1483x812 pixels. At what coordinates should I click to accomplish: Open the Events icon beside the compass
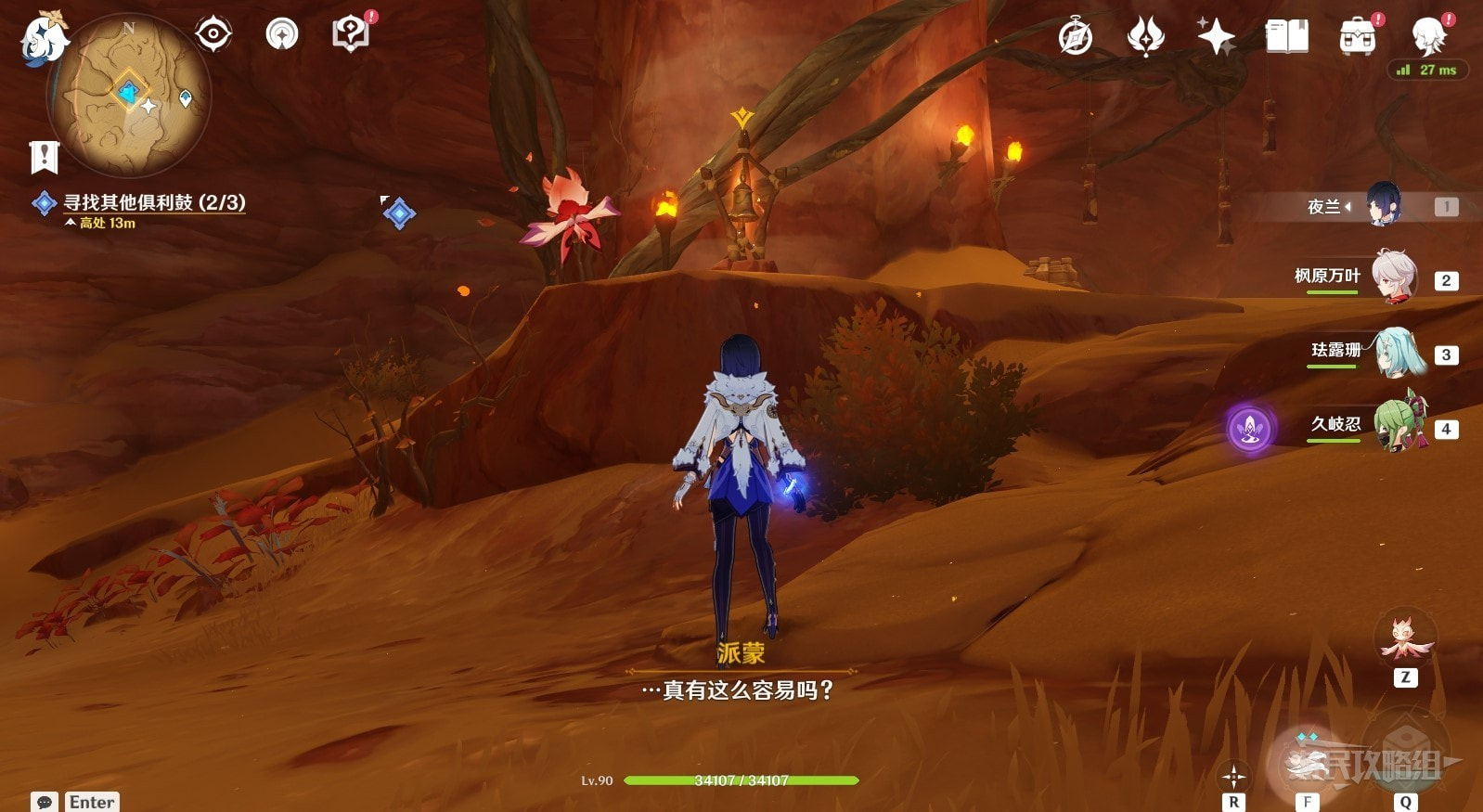click(x=1145, y=37)
